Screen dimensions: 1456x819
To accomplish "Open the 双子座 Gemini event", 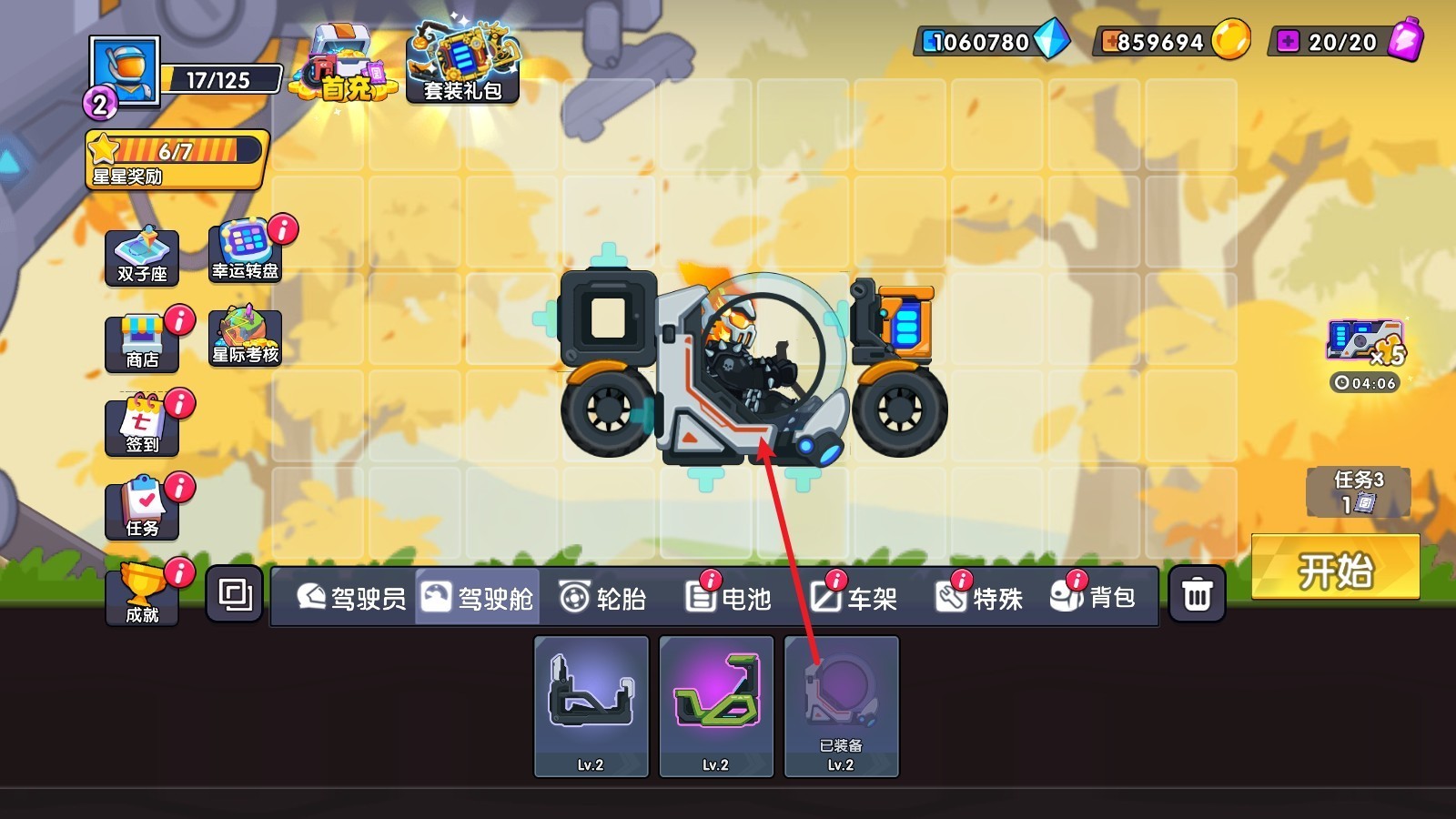I will point(142,258).
